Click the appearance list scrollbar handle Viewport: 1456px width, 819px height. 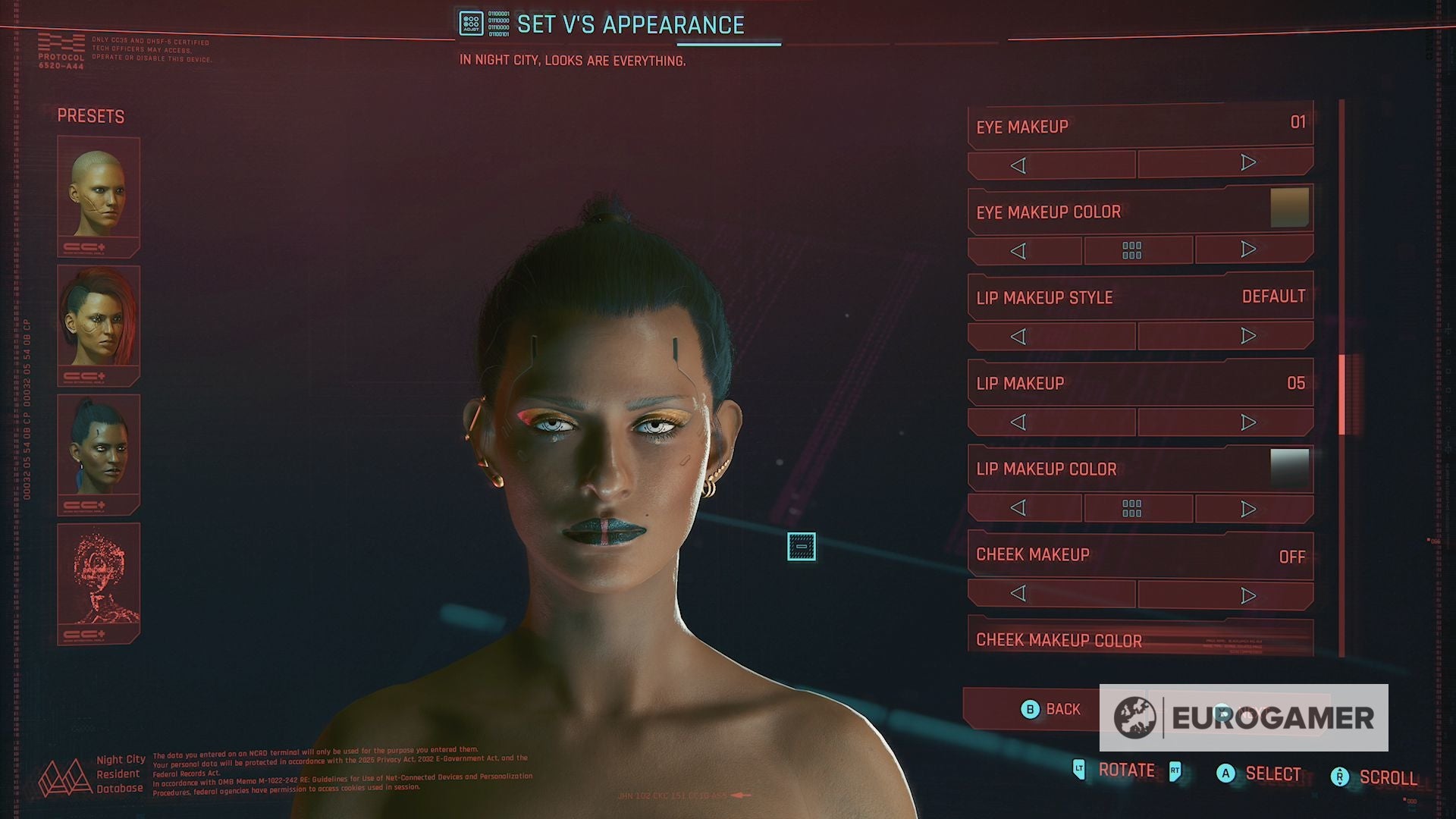(x=1341, y=394)
